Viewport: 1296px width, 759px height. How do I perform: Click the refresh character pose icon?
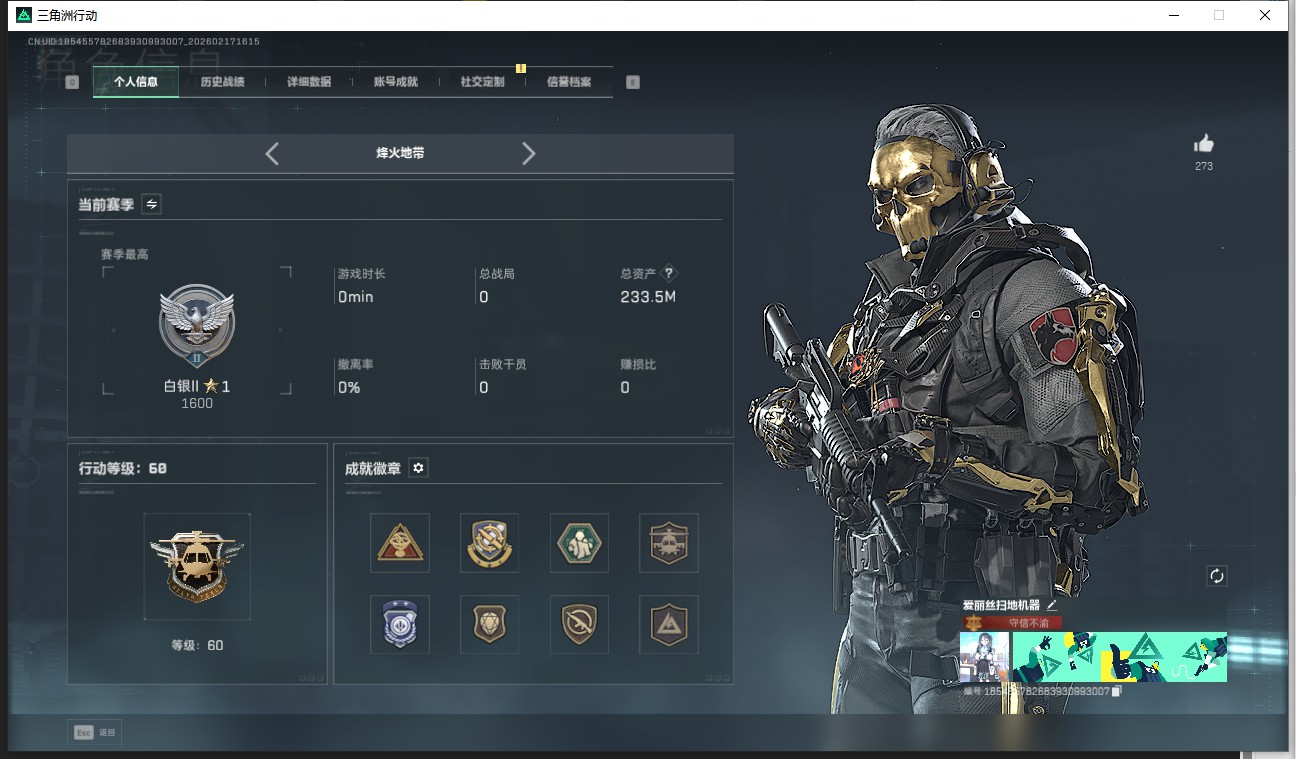[1216, 576]
